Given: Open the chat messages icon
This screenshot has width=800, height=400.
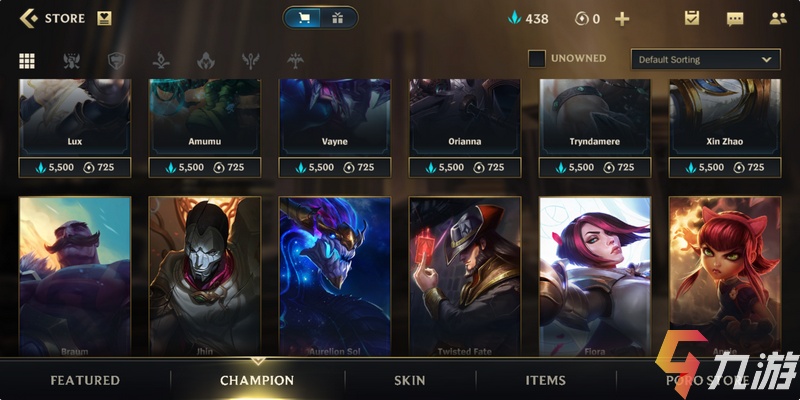Looking at the screenshot, I should coord(735,18).
